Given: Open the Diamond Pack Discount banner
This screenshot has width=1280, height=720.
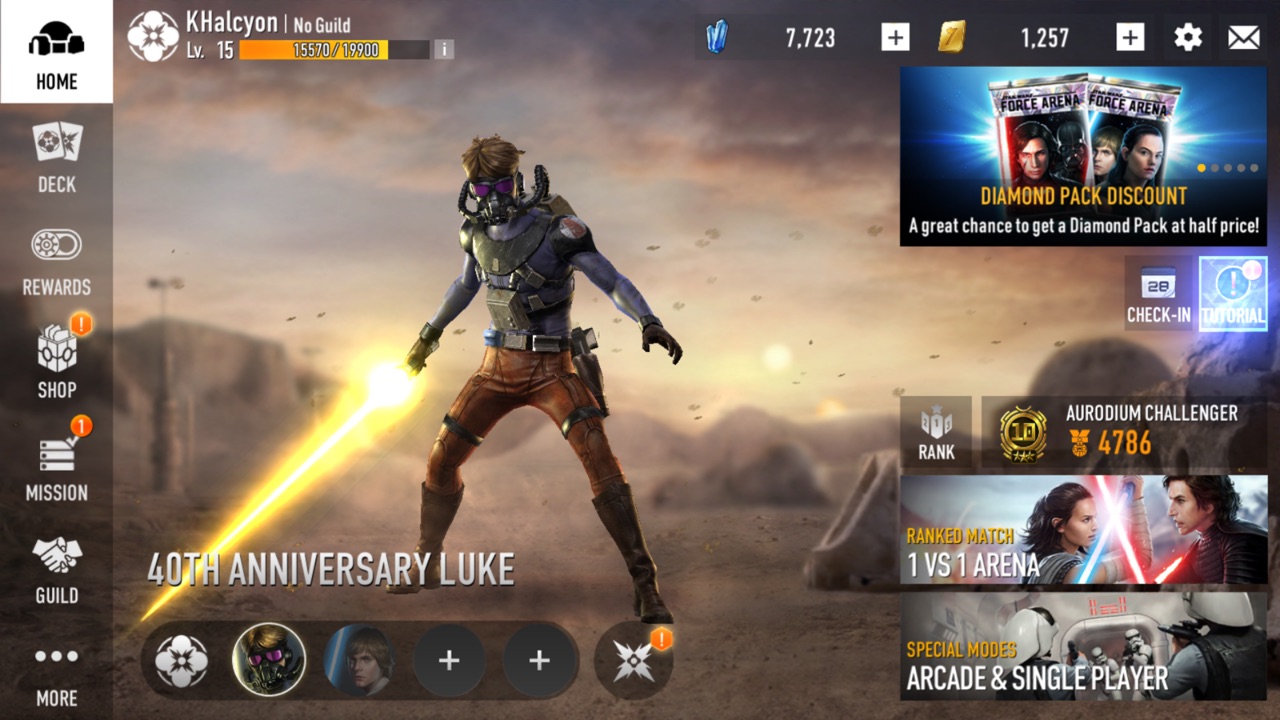Looking at the screenshot, I should click(1083, 156).
